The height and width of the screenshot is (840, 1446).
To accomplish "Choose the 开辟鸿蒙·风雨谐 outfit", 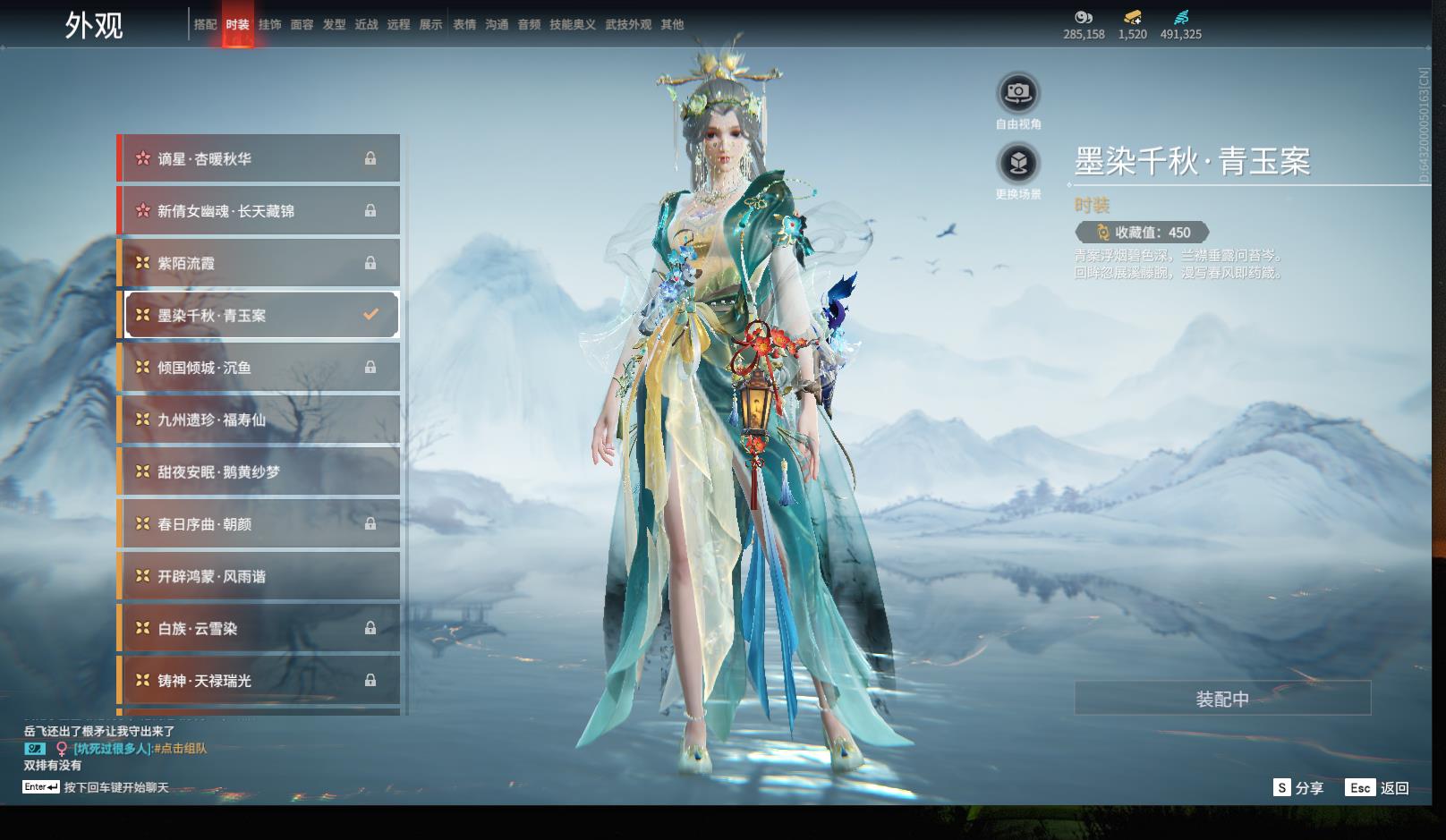I will click(x=259, y=576).
